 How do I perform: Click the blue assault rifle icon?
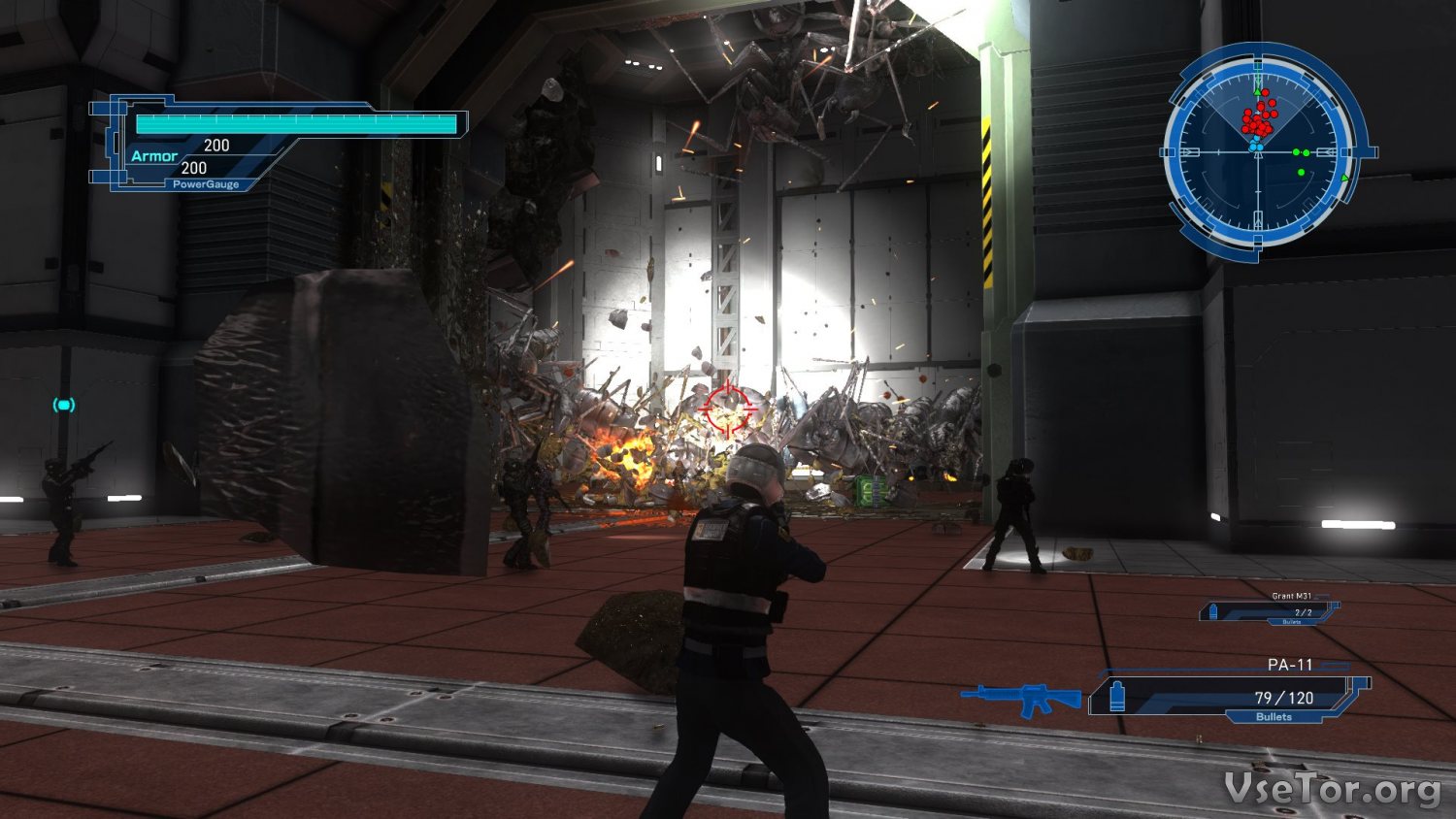point(1021,698)
